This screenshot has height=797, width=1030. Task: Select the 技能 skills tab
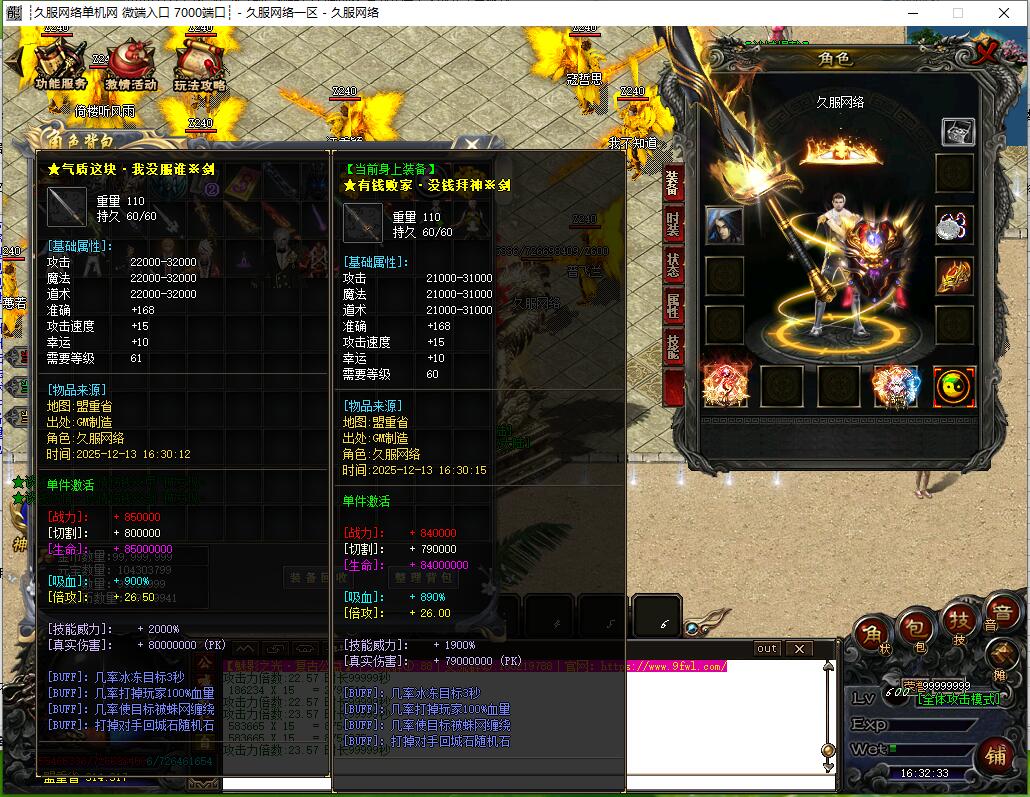pos(673,348)
